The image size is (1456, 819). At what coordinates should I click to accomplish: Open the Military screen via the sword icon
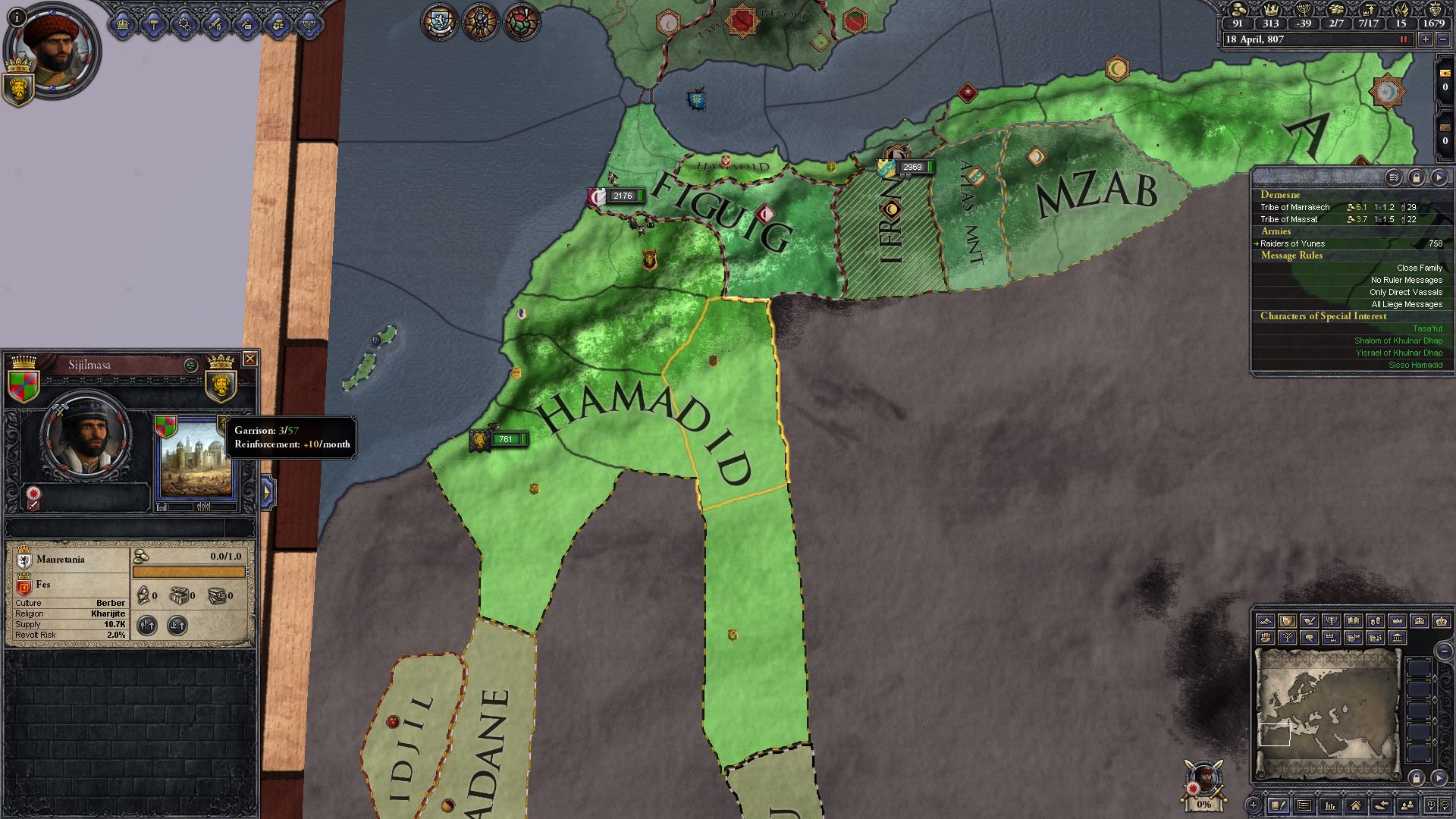tap(217, 25)
